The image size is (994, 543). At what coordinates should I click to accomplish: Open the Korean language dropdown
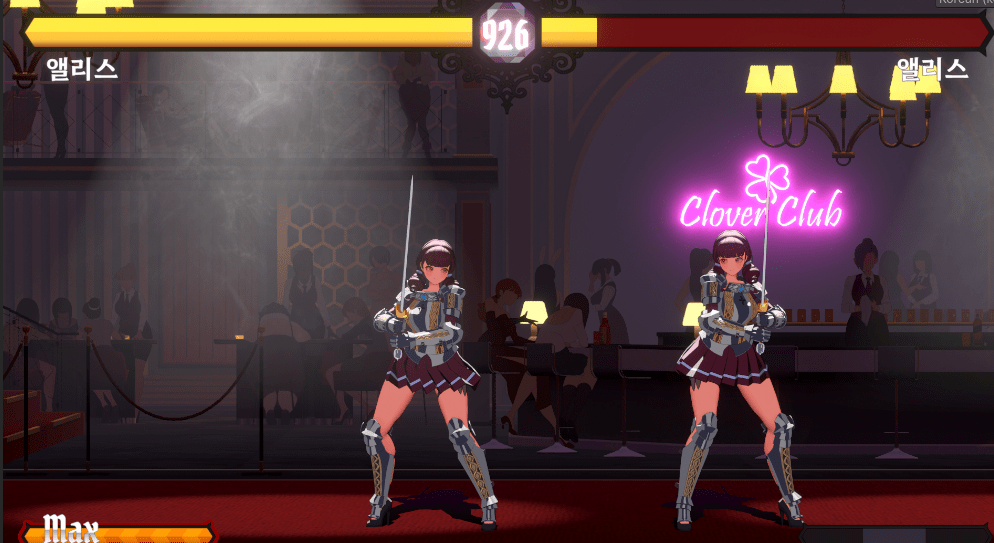click(x=964, y=3)
